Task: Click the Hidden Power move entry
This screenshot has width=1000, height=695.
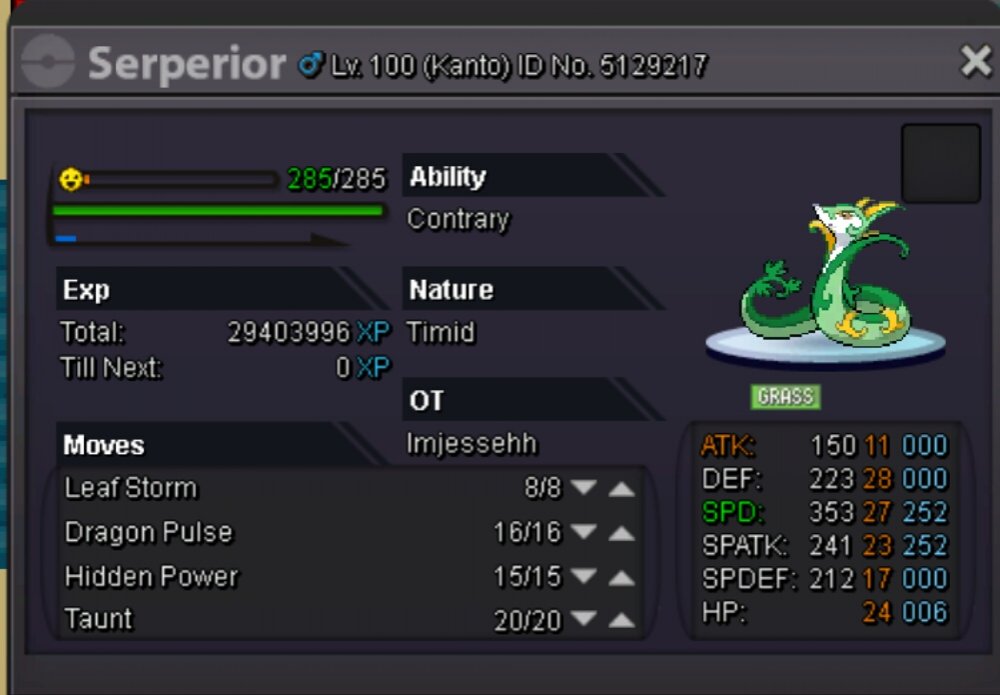Action: 151,577
